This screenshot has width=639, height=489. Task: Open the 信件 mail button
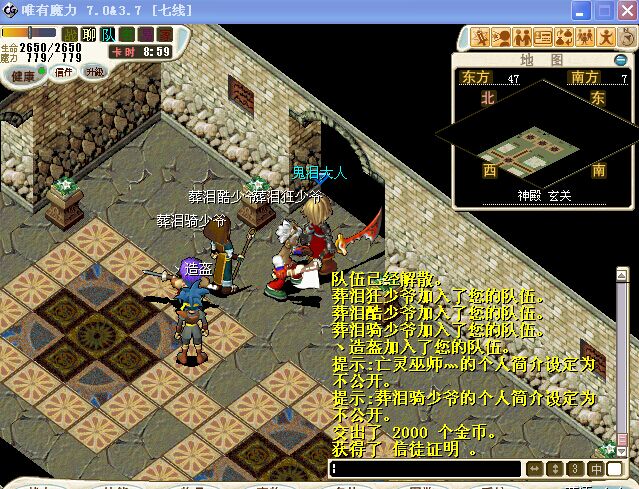[64, 72]
